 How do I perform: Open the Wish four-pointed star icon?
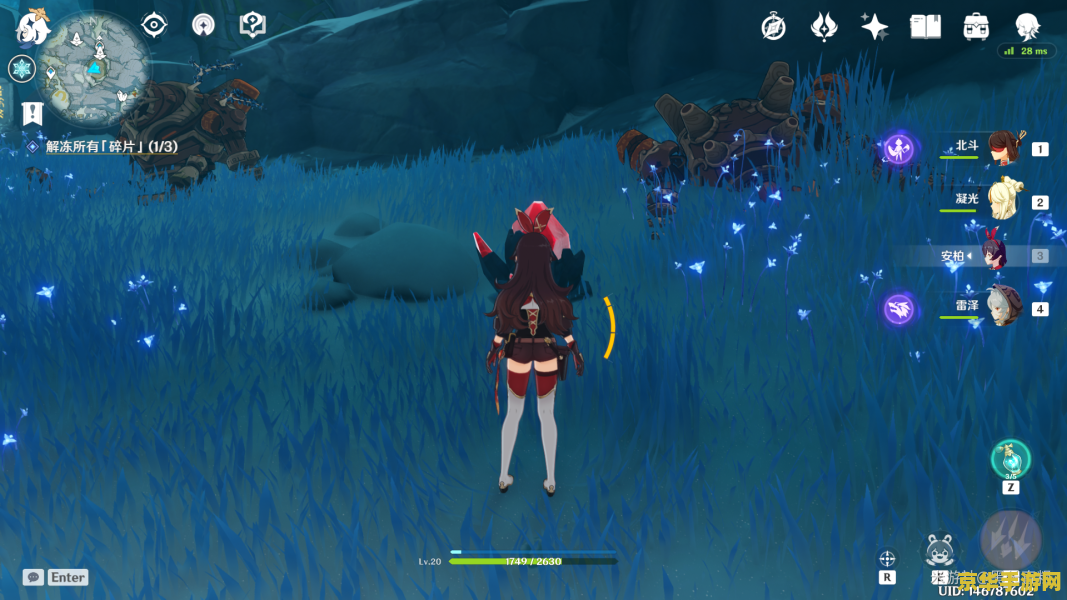(x=875, y=27)
